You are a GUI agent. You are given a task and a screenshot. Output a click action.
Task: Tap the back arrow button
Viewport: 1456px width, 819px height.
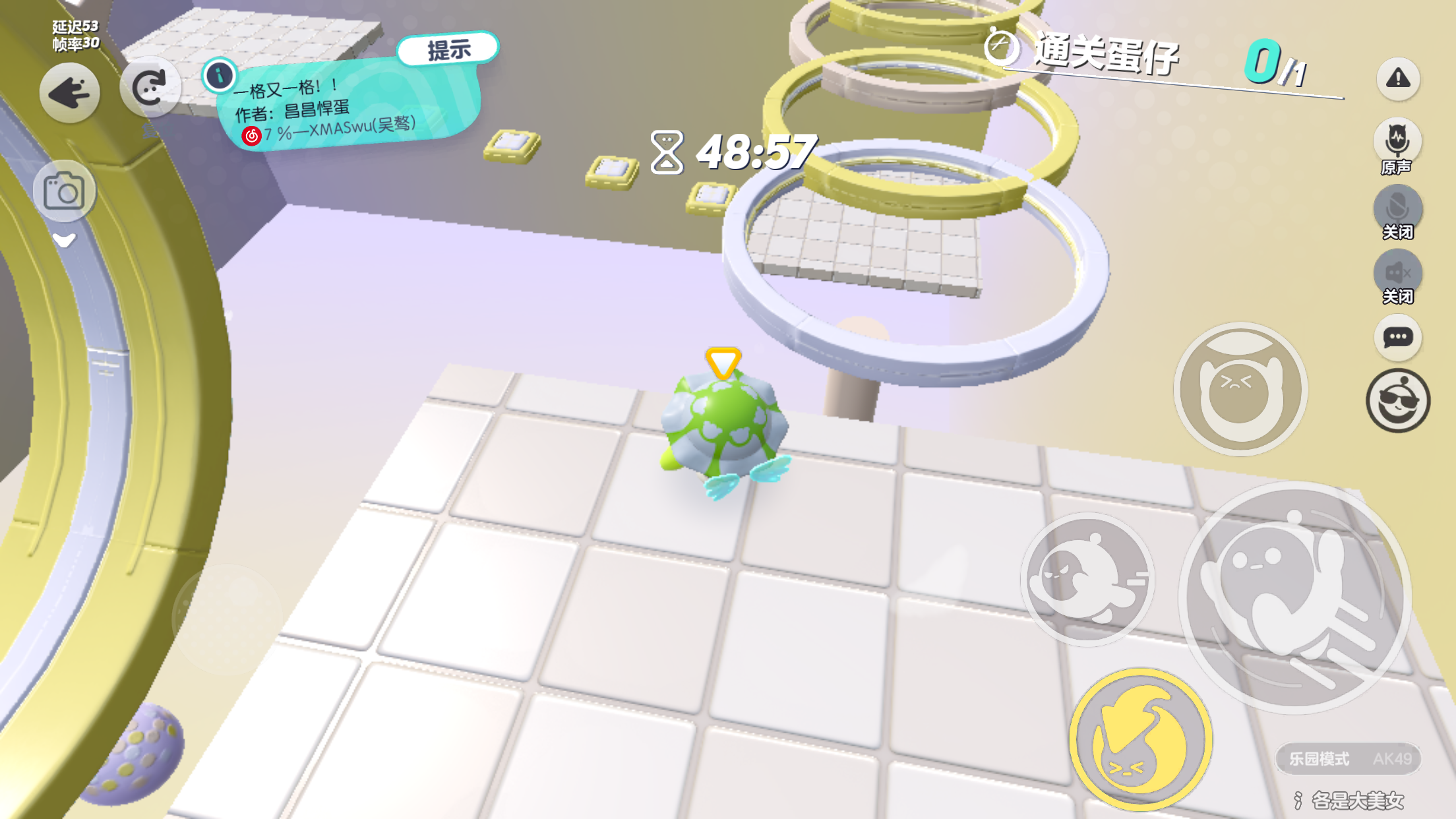click(x=69, y=93)
